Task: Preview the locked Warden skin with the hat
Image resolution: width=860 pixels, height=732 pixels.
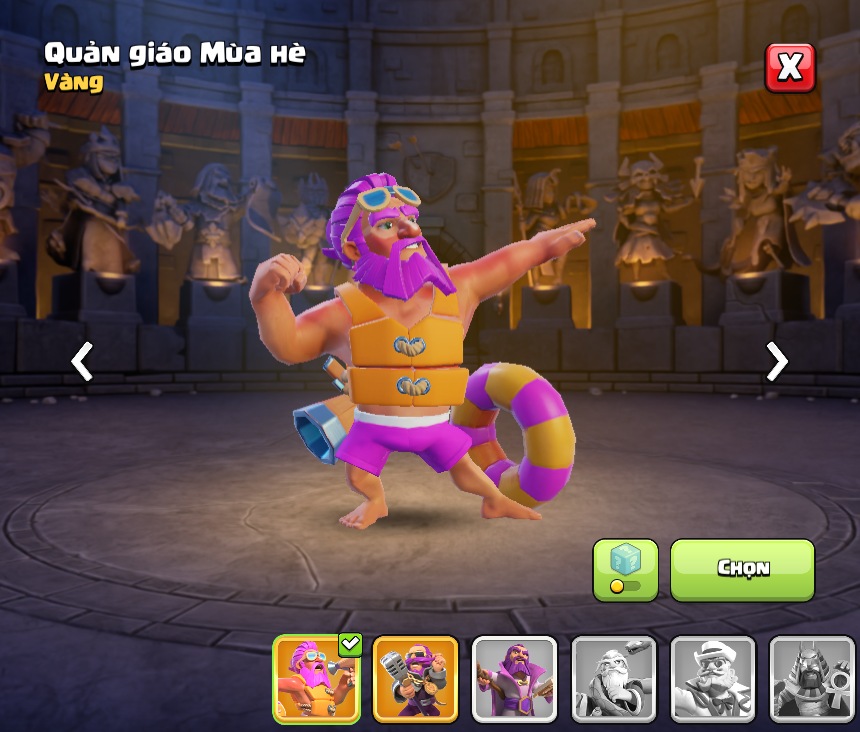Action: (712, 679)
